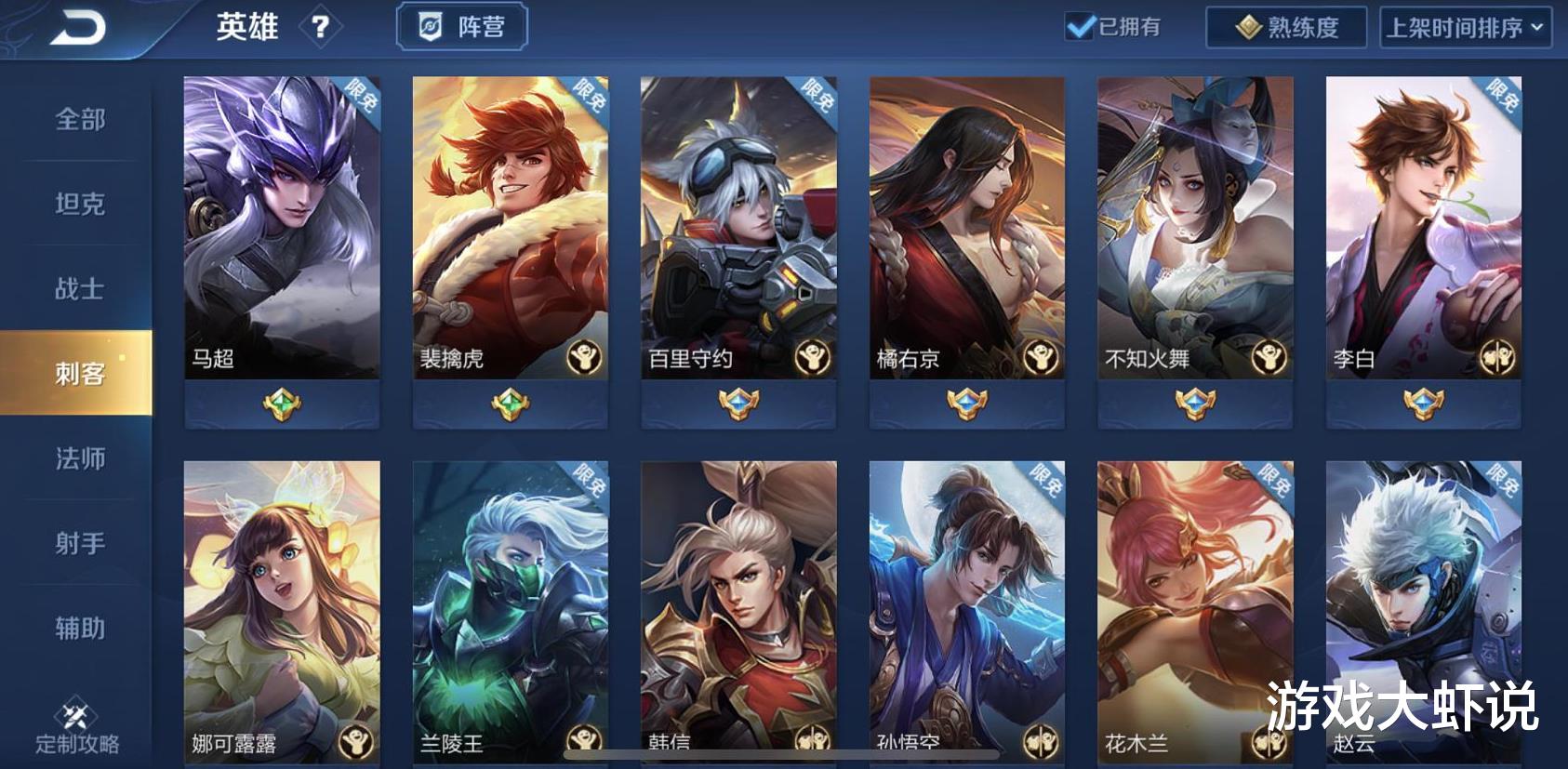Switch to the 法师 mage category tab
Screen dimensions: 1568x769
(x=80, y=458)
